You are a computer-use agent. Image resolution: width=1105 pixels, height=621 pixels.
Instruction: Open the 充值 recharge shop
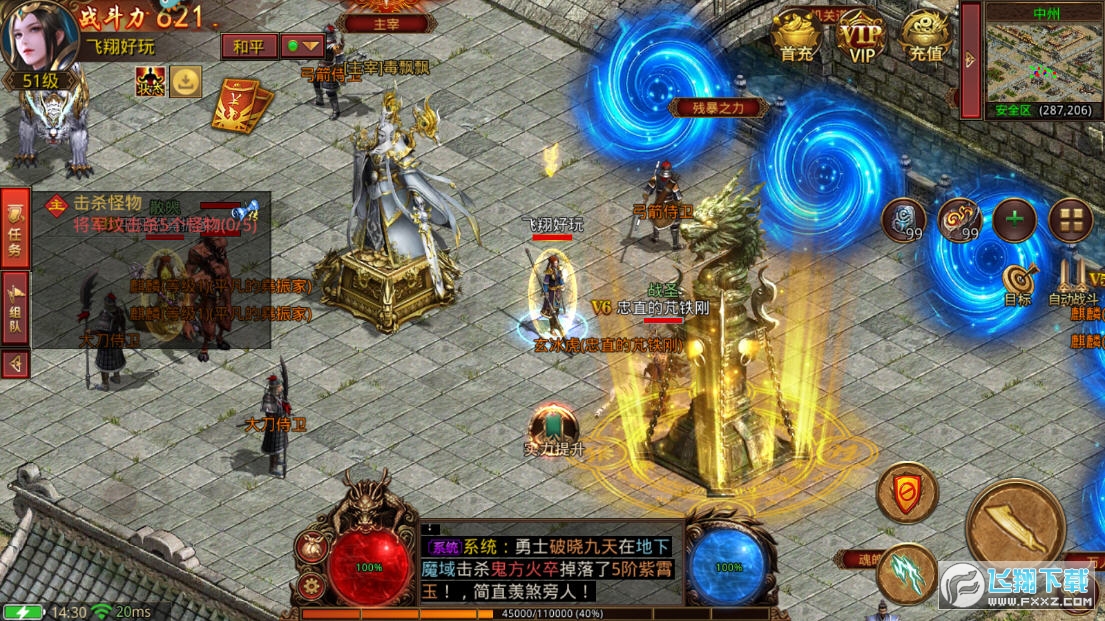pyautogui.click(x=926, y=37)
